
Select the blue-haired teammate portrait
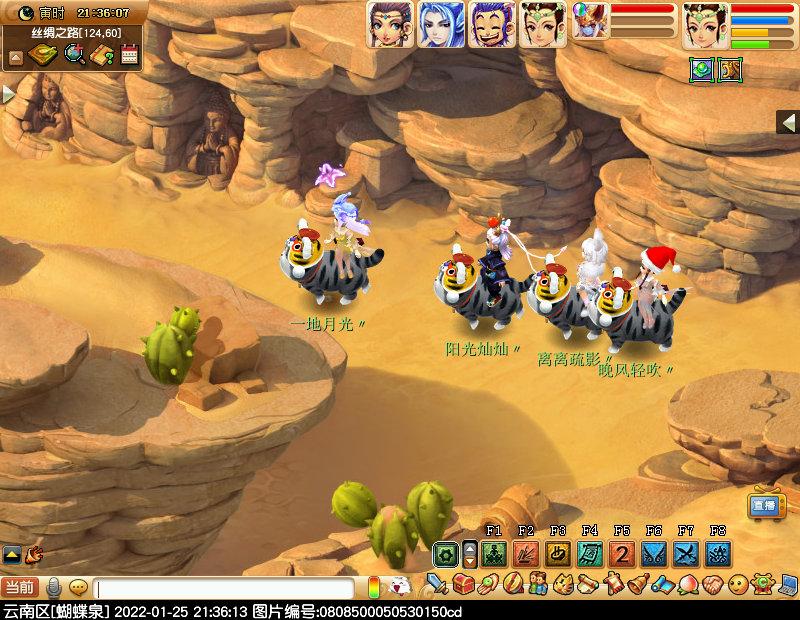[x=439, y=24]
